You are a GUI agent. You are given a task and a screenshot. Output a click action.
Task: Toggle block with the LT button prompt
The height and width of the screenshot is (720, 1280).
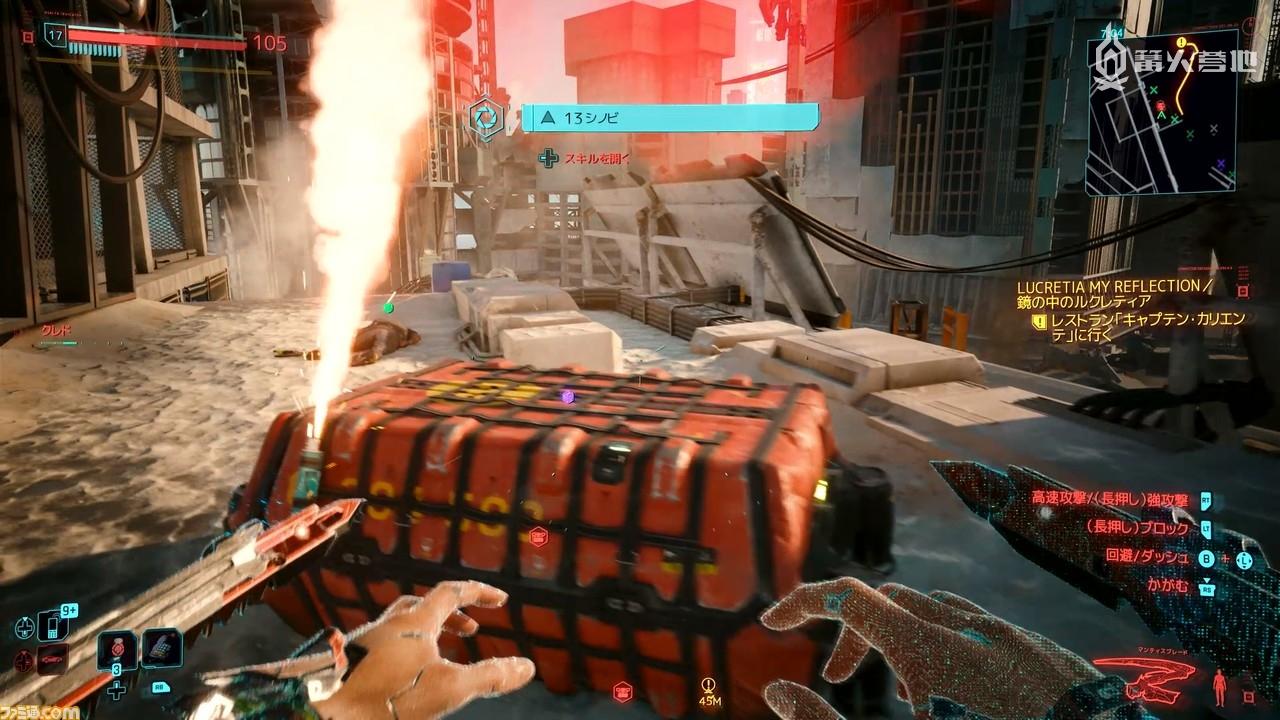(1205, 528)
